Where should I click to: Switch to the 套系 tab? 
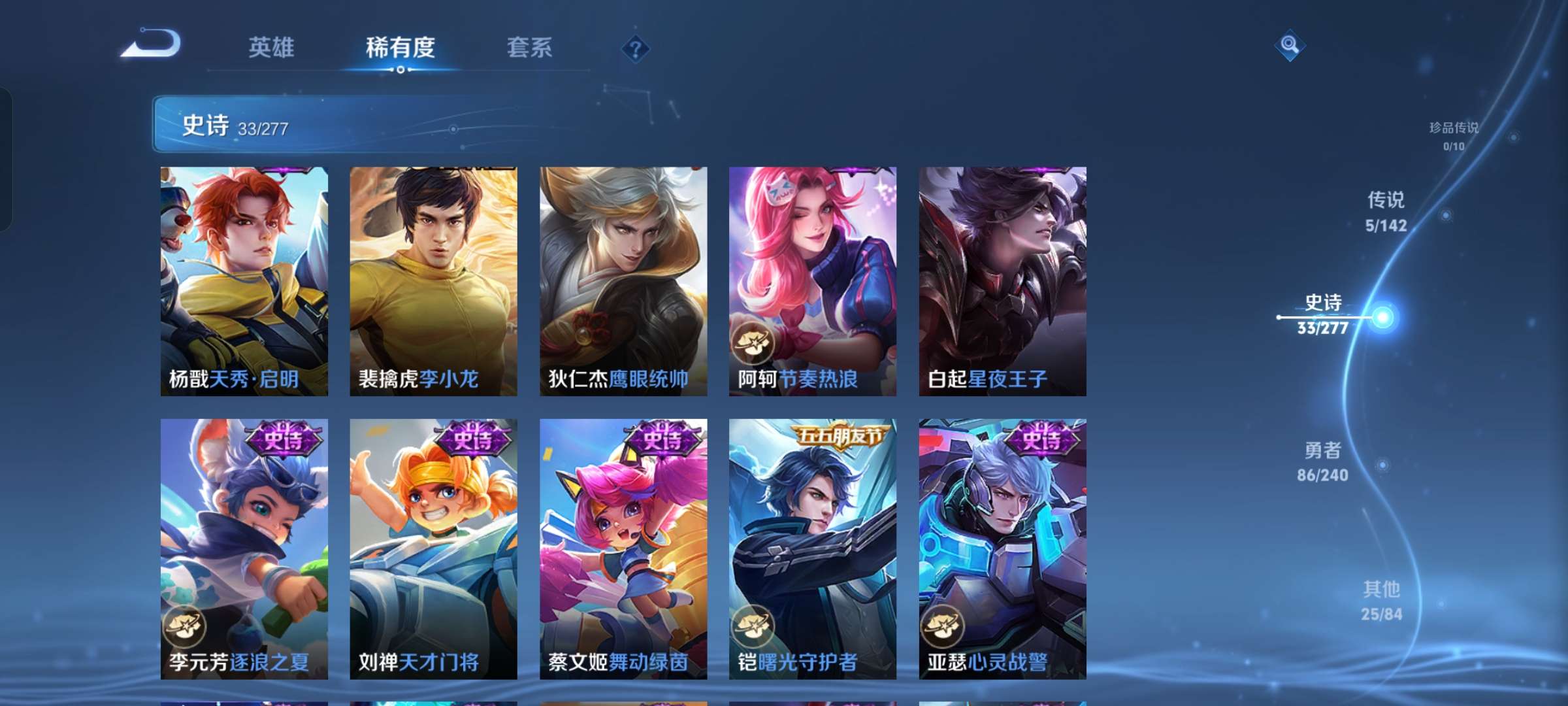[x=529, y=48]
